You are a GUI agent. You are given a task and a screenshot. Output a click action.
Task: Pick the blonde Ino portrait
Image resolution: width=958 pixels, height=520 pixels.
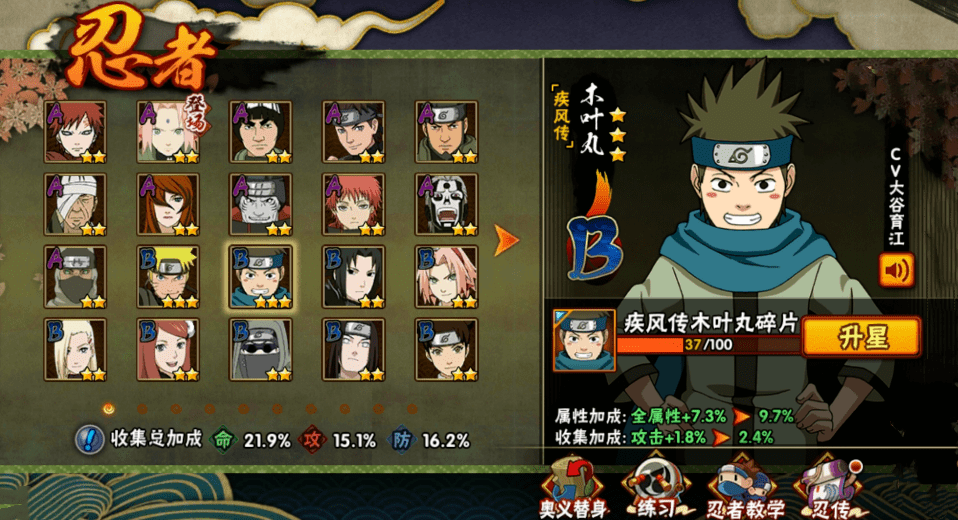pyautogui.click(x=75, y=349)
